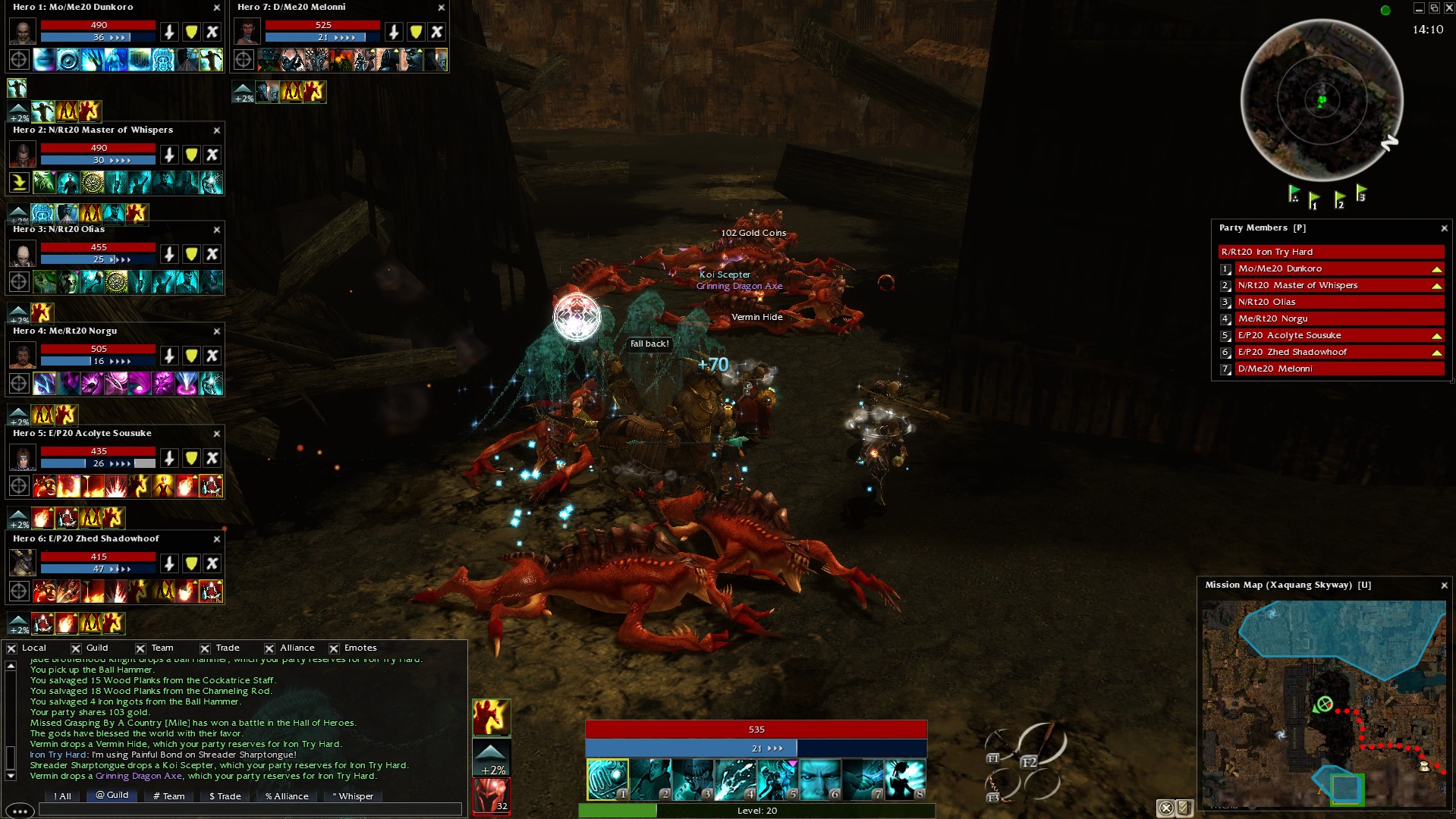Switch chat channel to Team
The width and height of the screenshot is (1456, 819).
pos(169,796)
